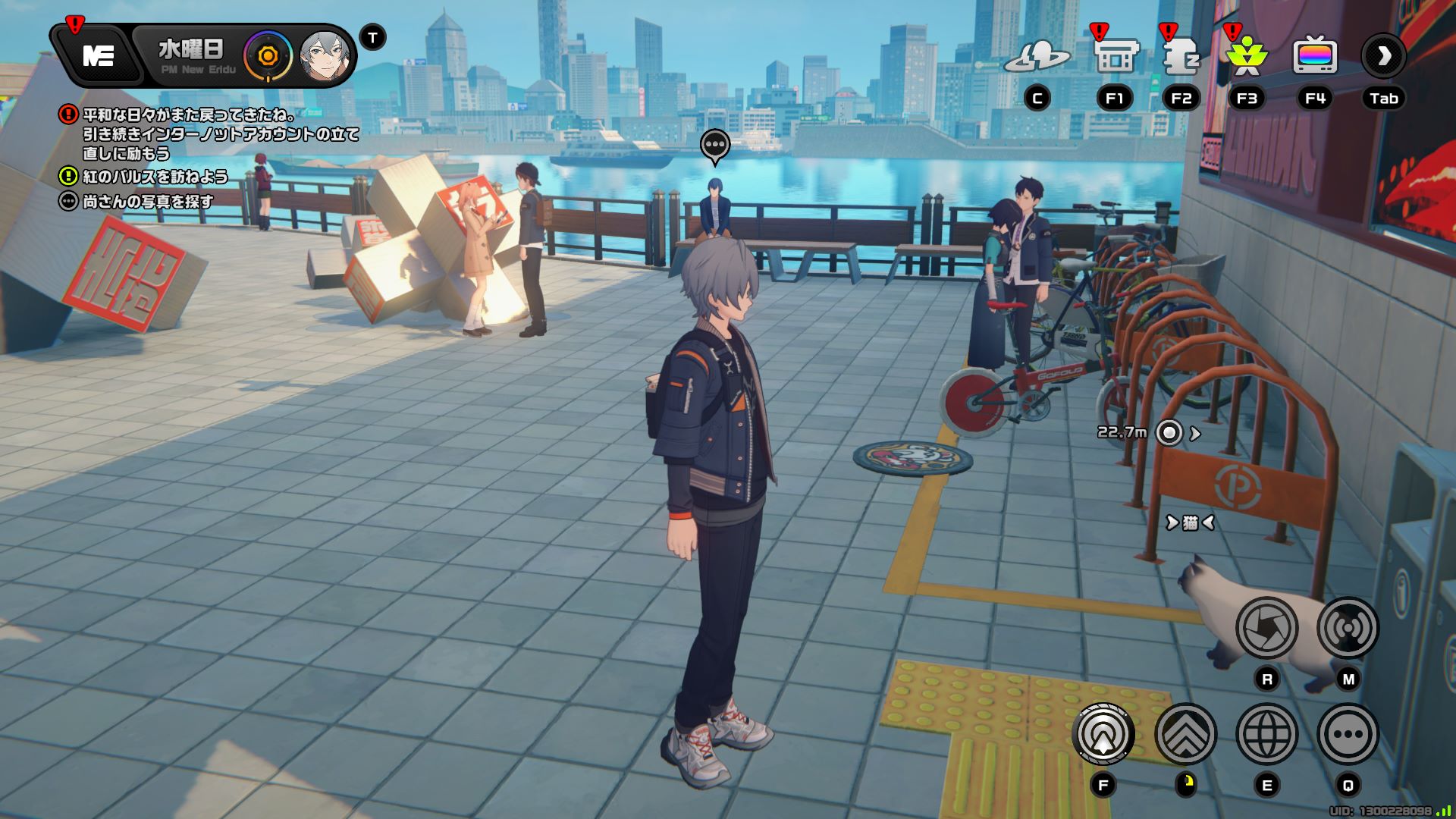This screenshot has height=819, width=1456.
Task: Open the sleeping figure rest icon
Action: point(1181,56)
